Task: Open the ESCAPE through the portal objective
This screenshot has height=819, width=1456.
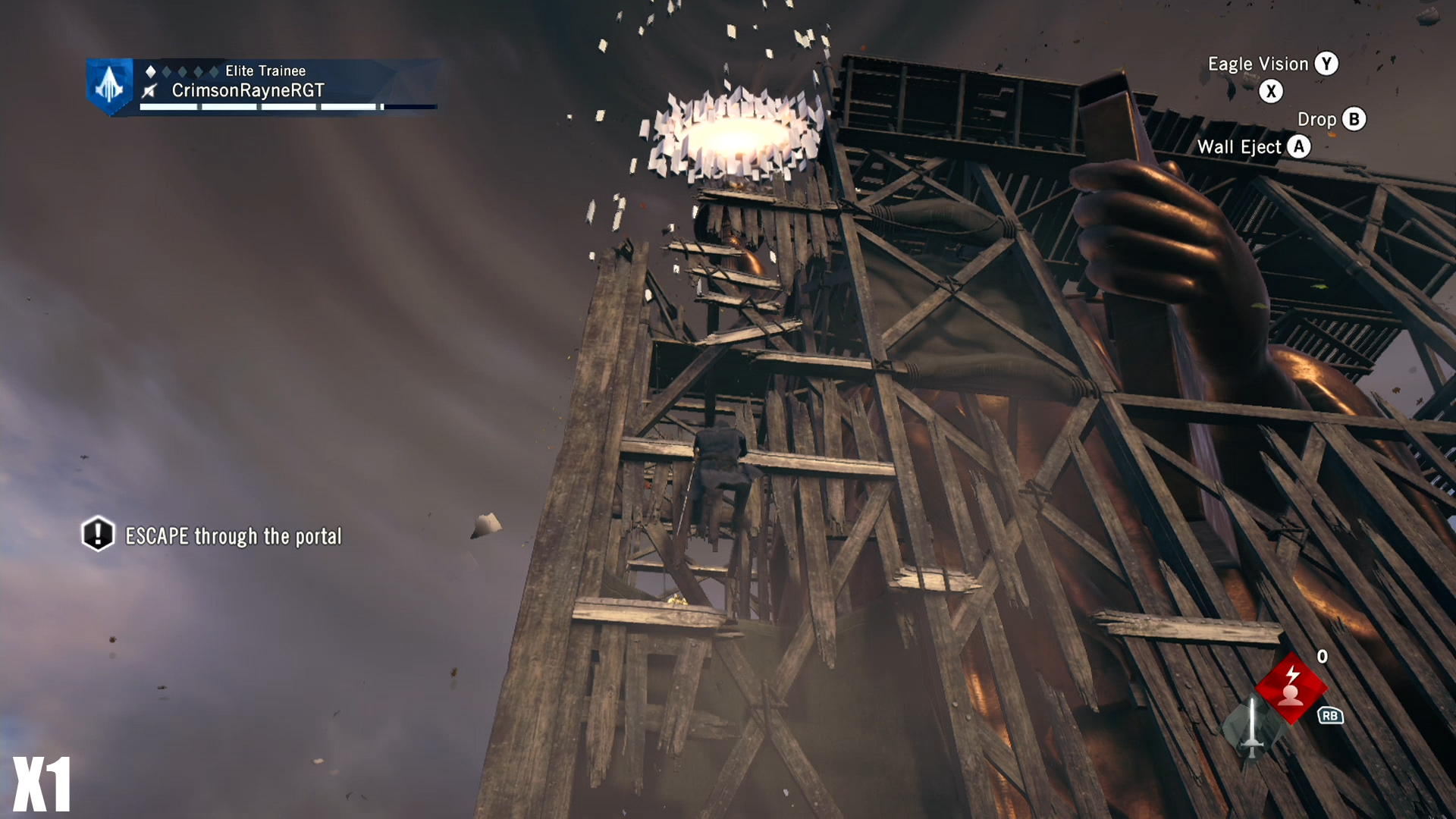Action: click(233, 536)
